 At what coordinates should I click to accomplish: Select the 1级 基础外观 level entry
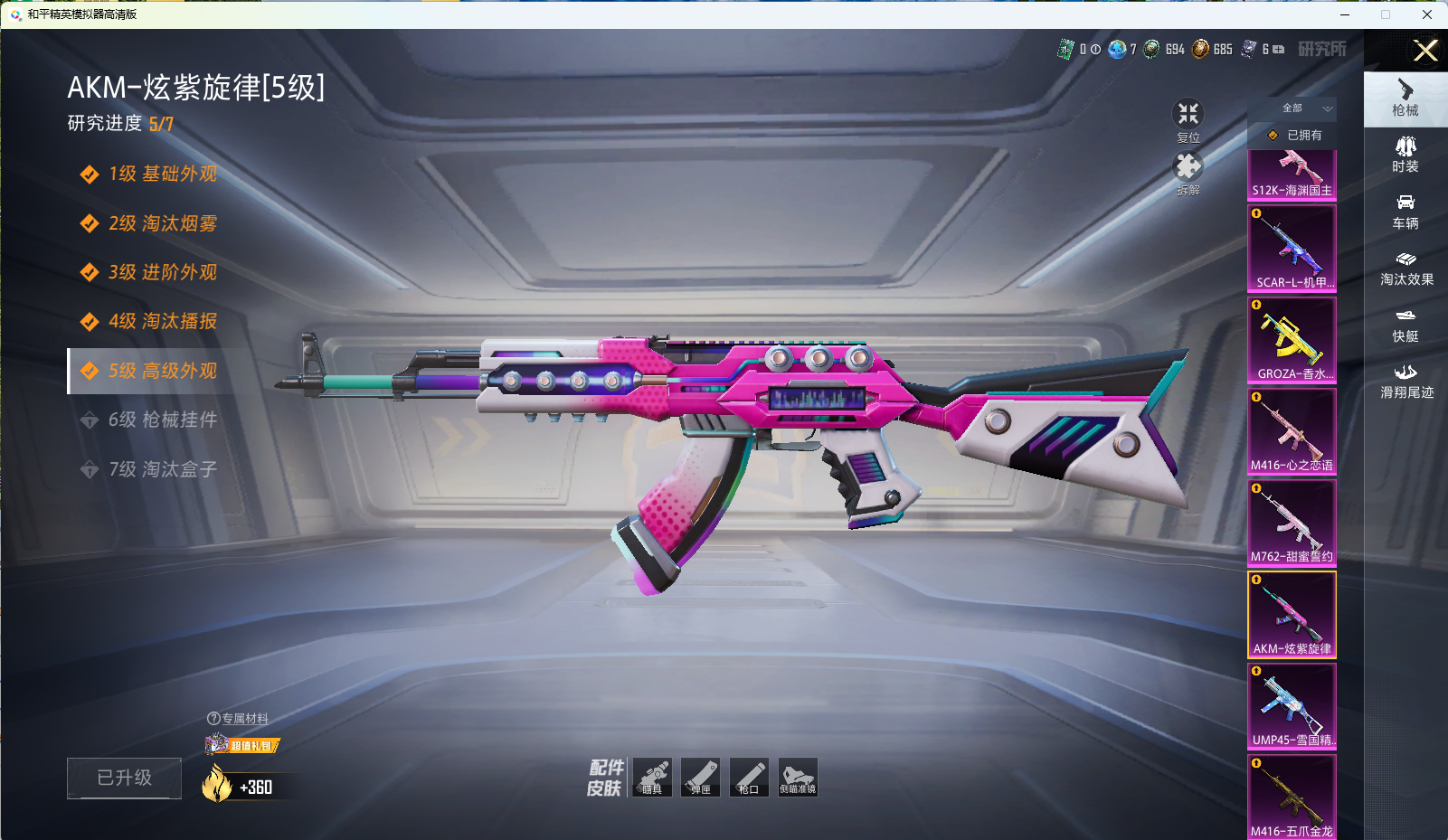[x=162, y=174]
